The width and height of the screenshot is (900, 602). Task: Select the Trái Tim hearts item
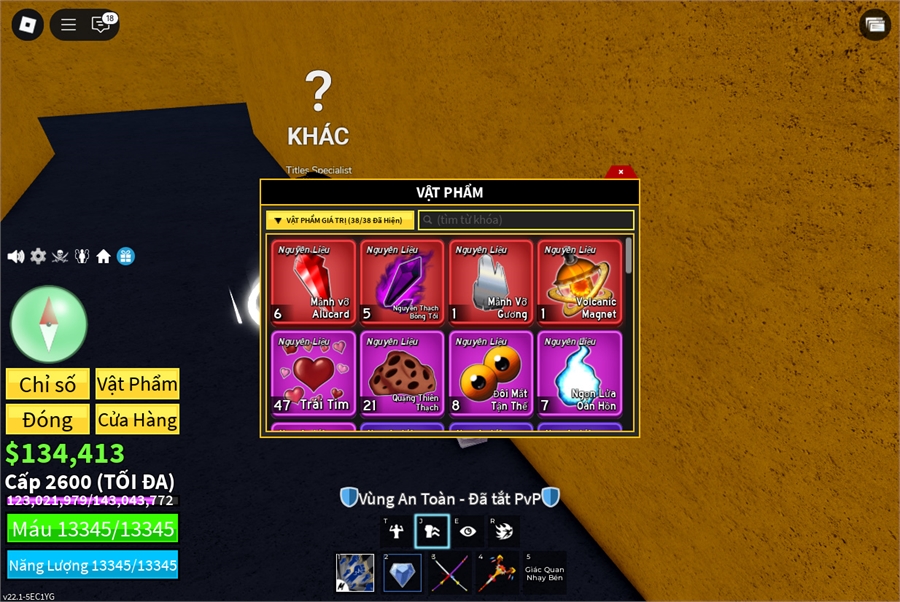(313, 373)
